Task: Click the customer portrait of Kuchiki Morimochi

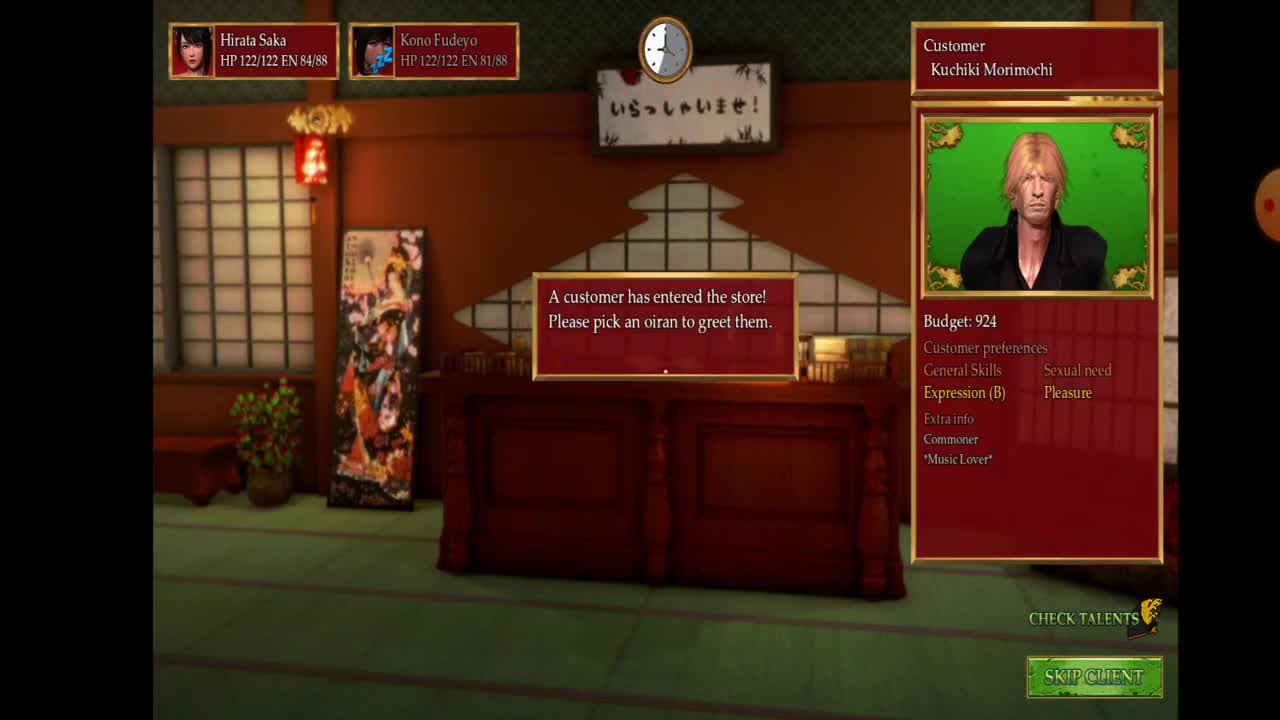Action: 1037,206
